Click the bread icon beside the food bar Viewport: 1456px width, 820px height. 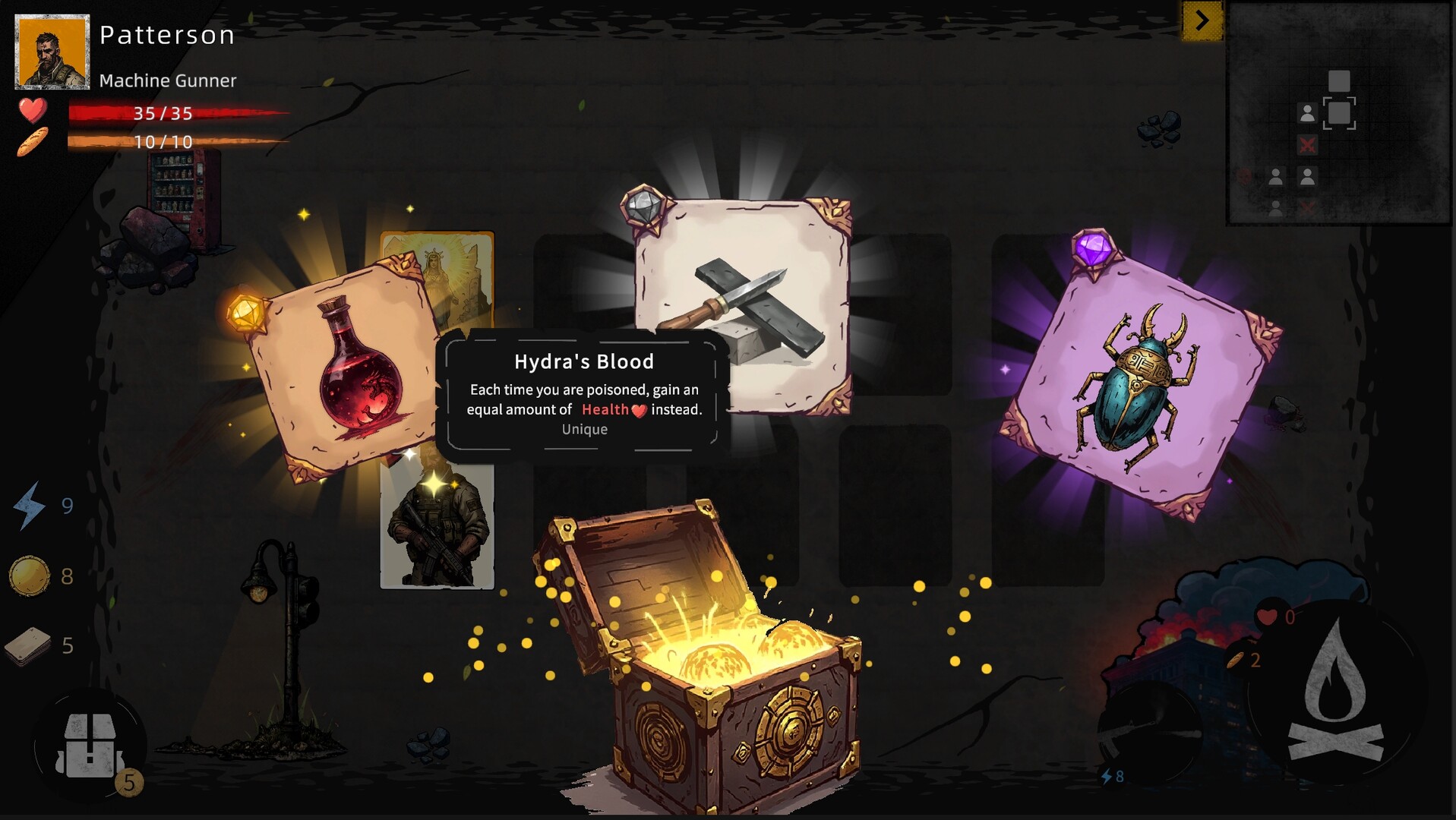pyautogui.click(x=30, y=142)
